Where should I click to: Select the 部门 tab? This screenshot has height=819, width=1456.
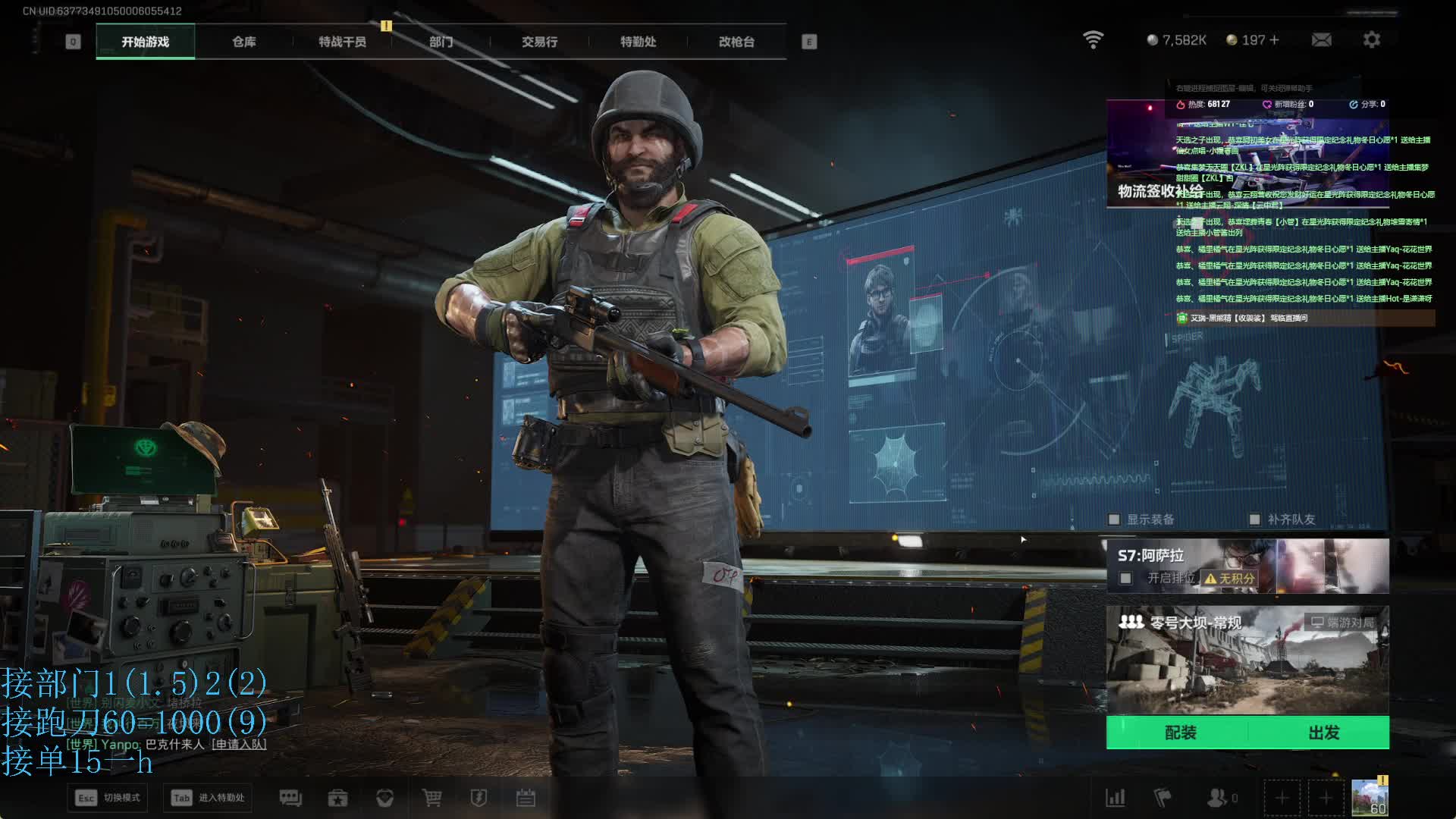[x=441, y=42]
